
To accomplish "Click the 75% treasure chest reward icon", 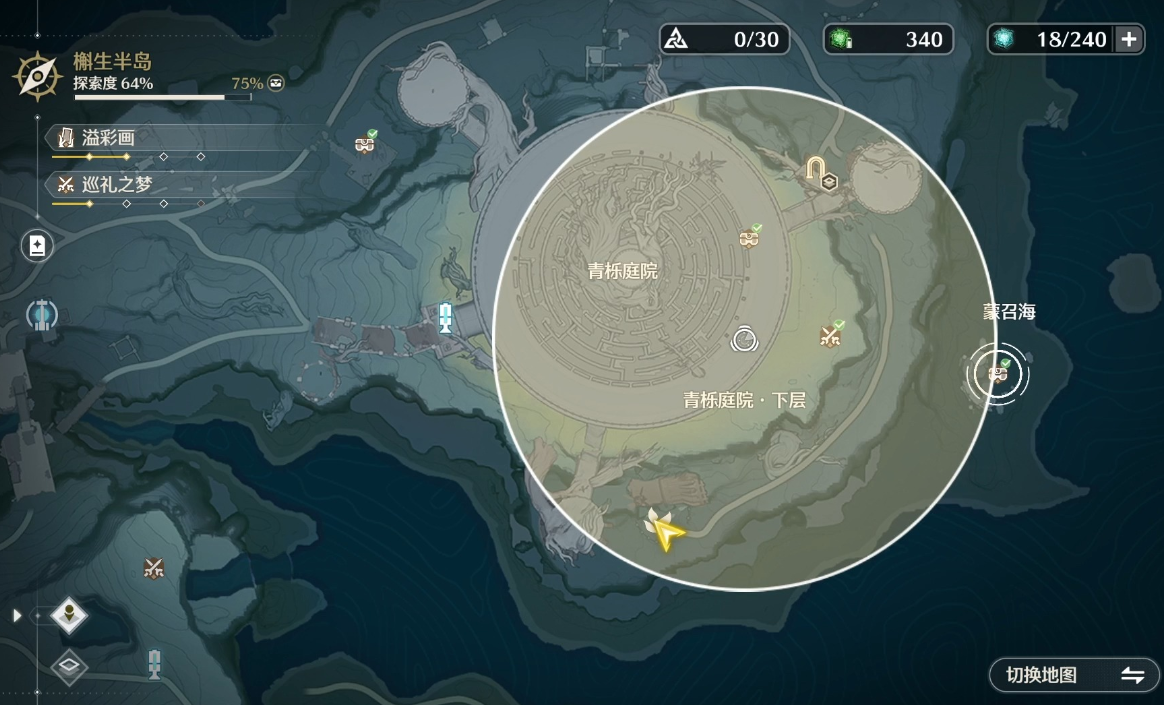I will click(276, 83).
